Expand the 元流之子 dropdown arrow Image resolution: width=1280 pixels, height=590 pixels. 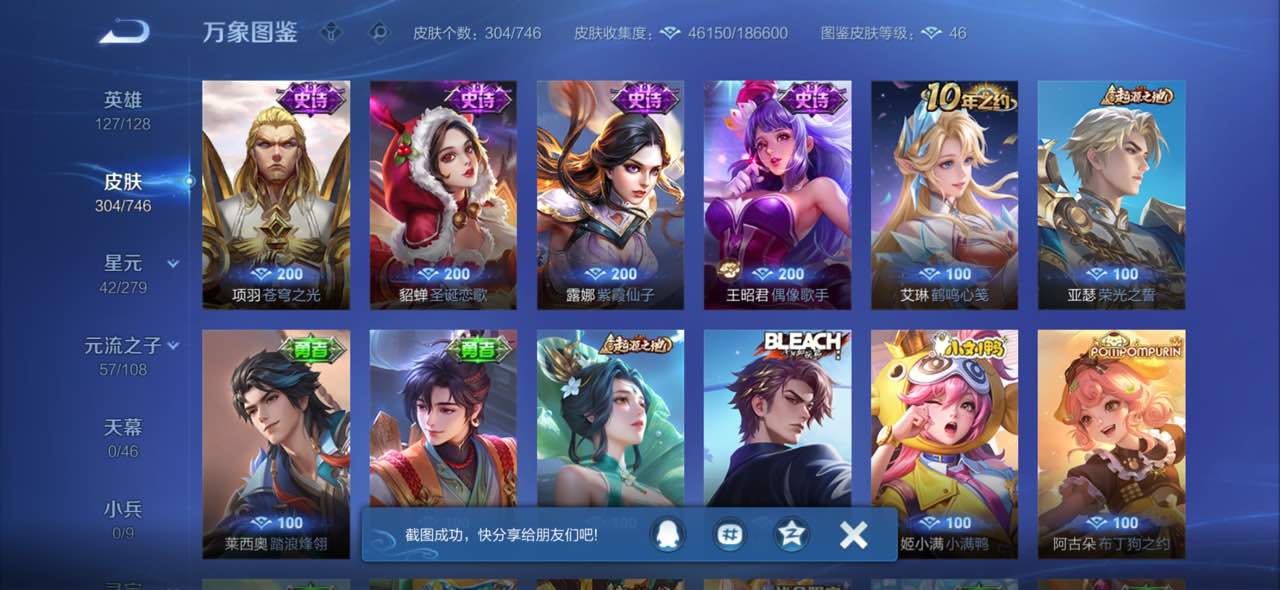click(x=173, y=346)
